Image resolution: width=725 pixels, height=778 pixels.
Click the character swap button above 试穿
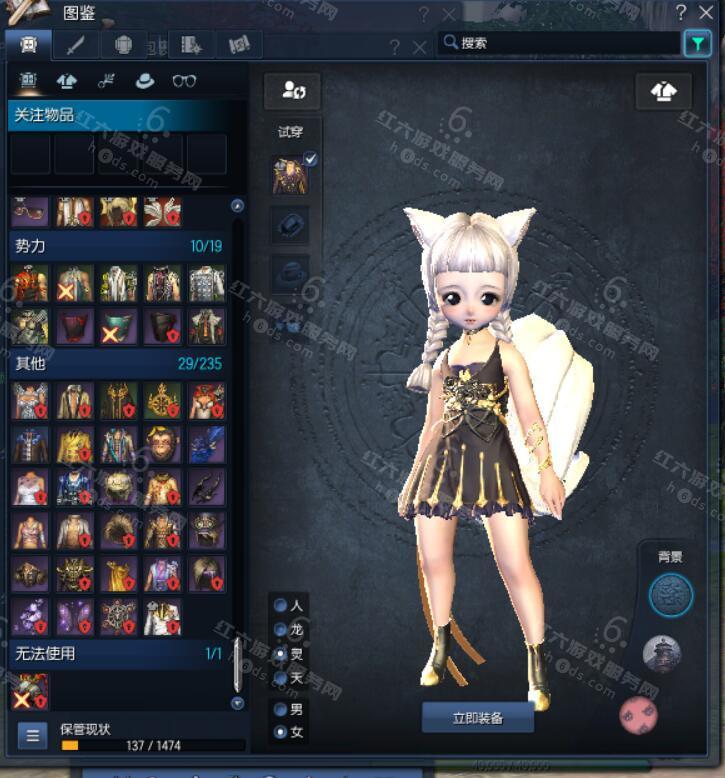click(x=292, y=91)
